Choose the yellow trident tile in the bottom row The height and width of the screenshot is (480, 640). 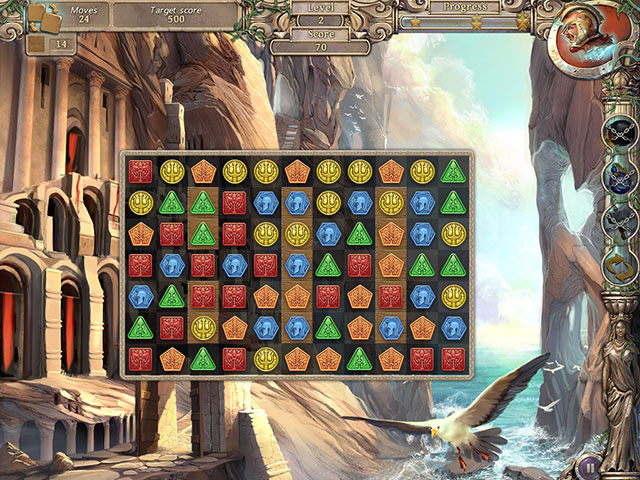point(265,360)
